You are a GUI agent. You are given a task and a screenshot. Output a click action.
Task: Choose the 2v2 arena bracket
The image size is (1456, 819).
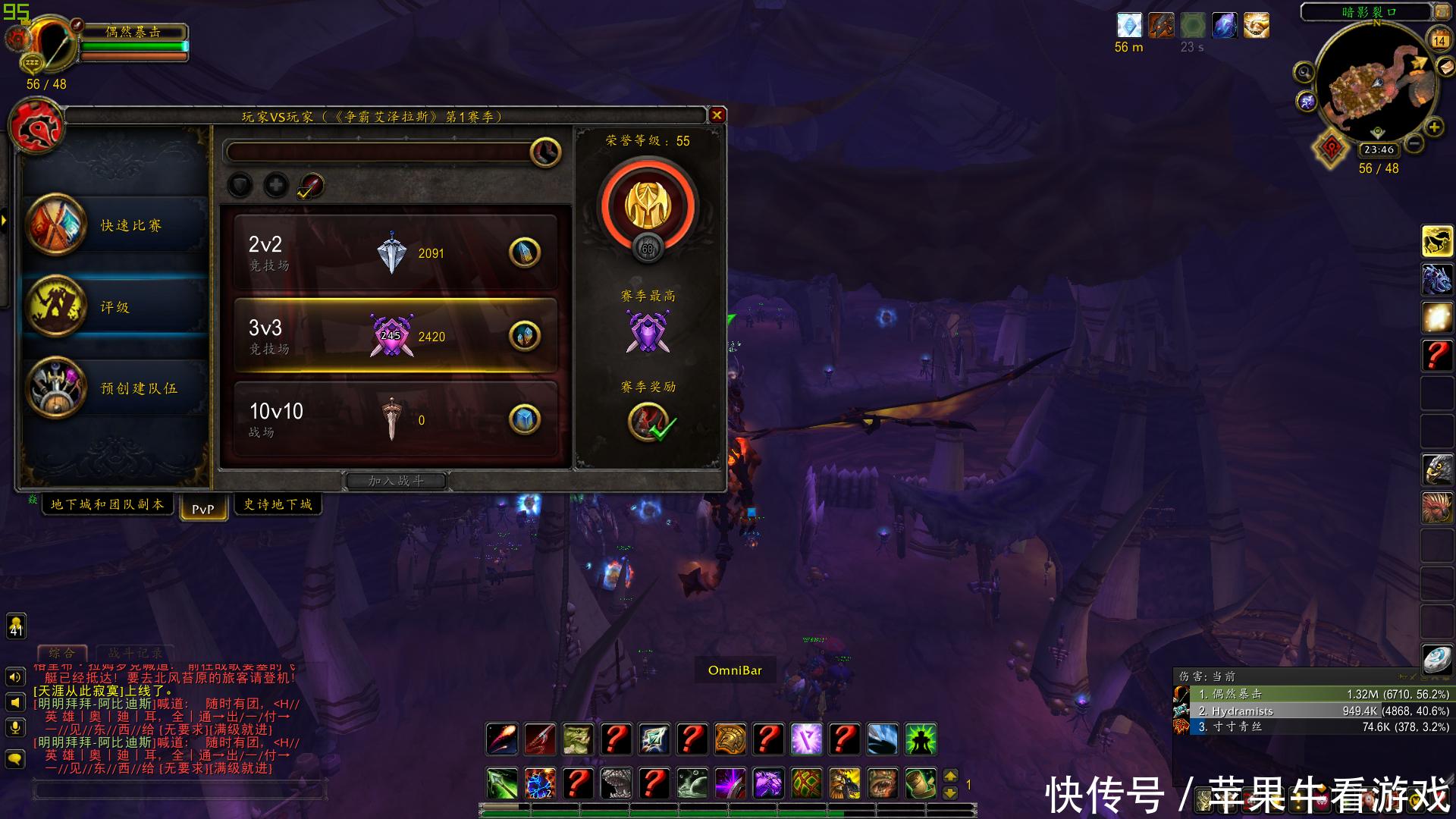point(395,253)
